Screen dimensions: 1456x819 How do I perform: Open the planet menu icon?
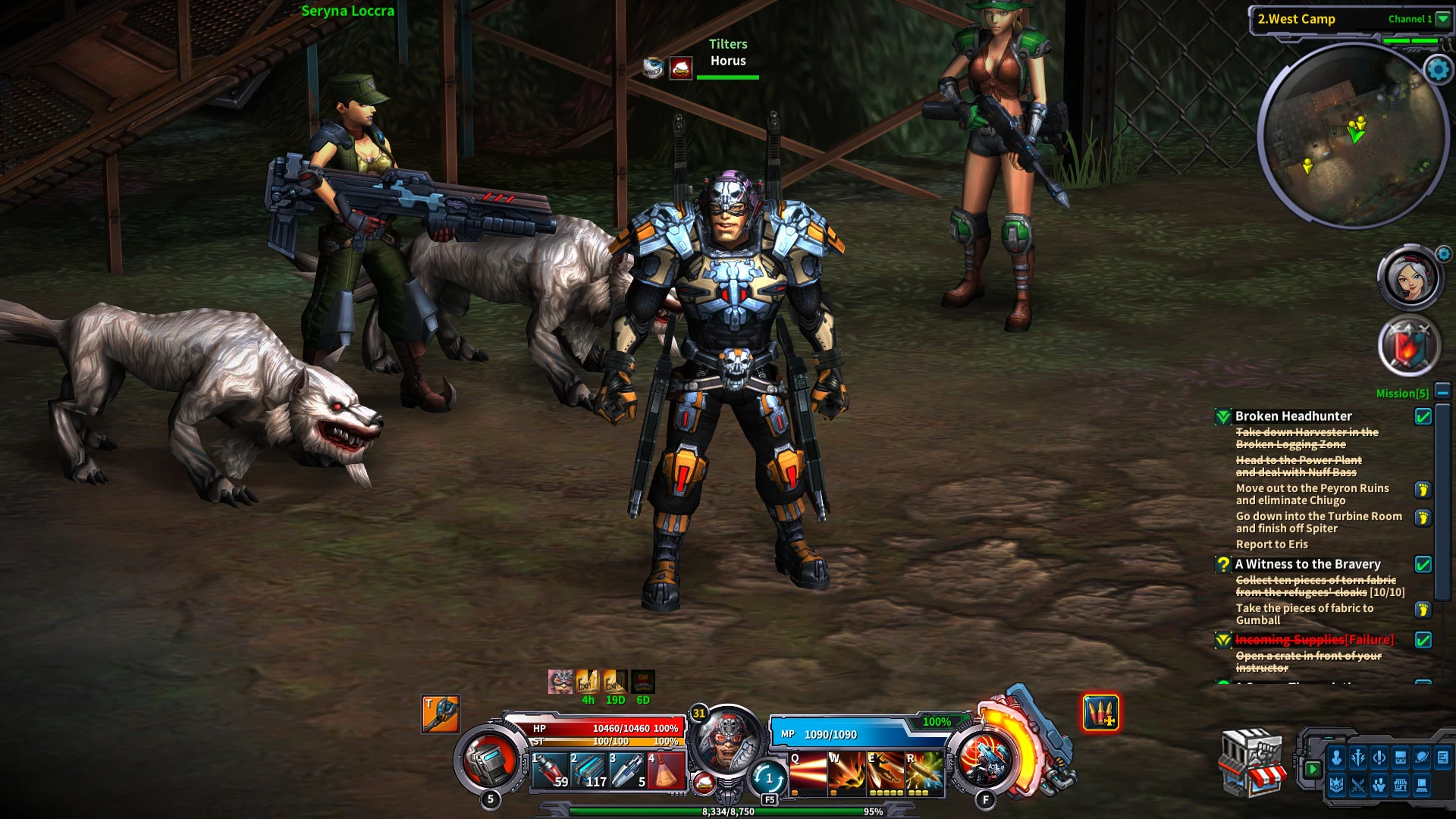point(1422,758)
